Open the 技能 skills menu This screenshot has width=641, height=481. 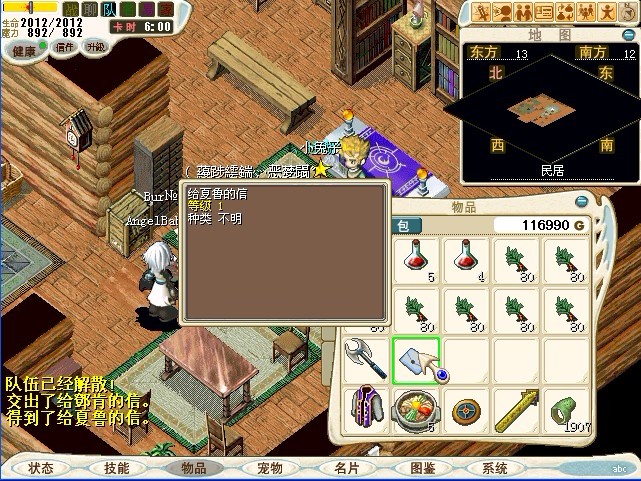point(116,467)
